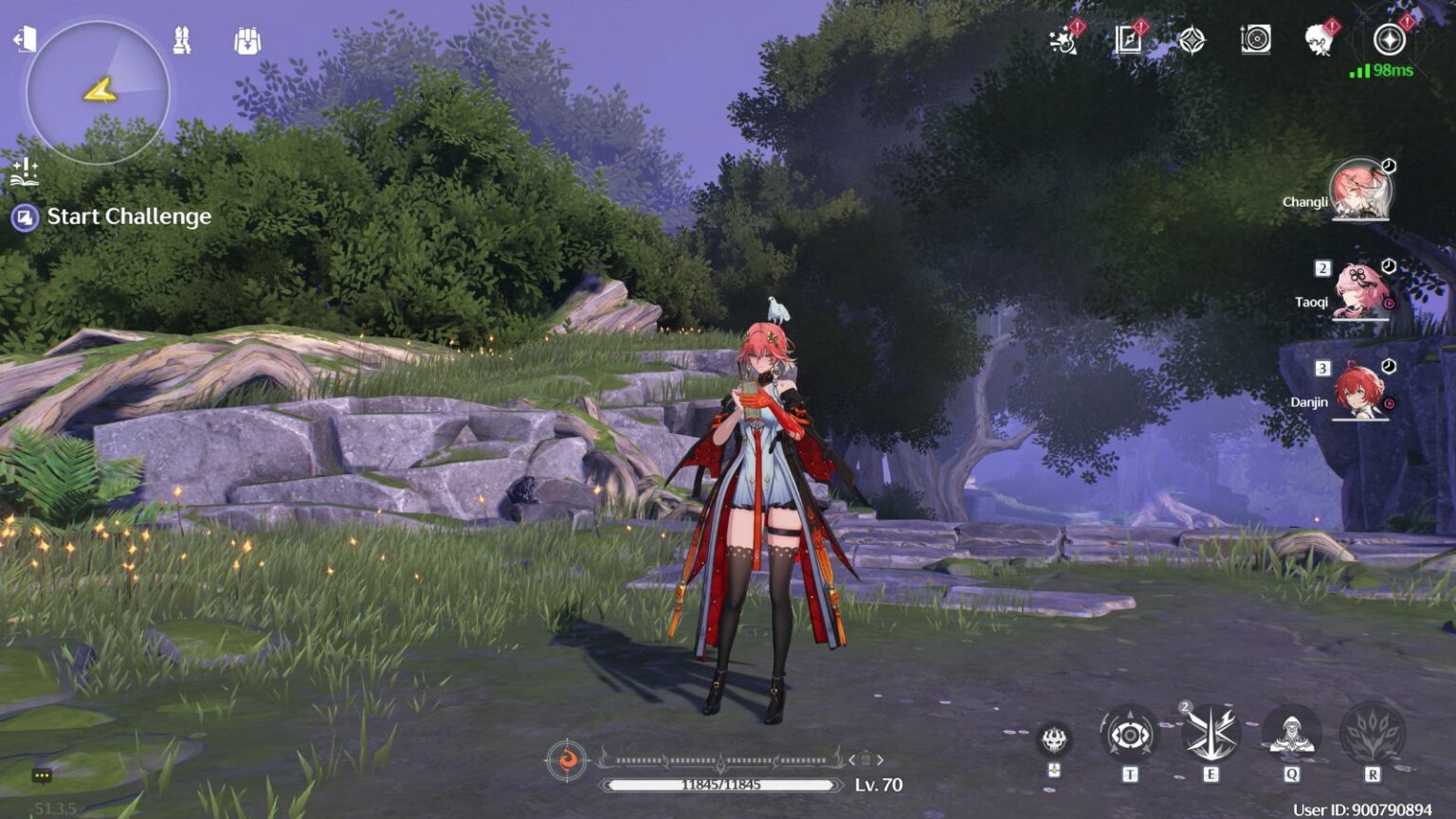Switch to Changli in the party list
This screenshot has width=1456, height=819.
point(1359,190)
